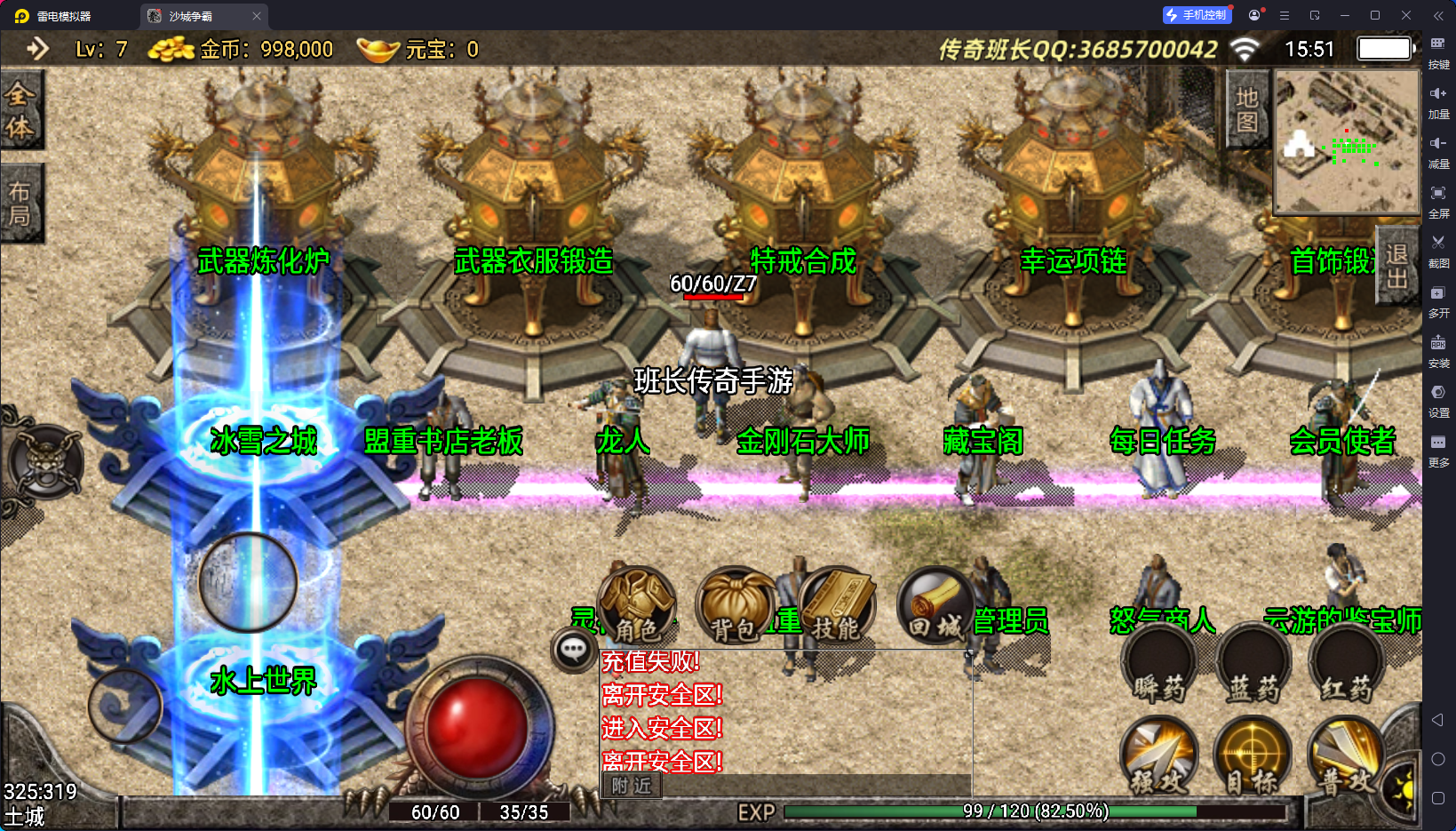Use the 回城 return-to-town scroll
Image resolution: width=1456 pixels, height=831 pixels.
[x=935, y=606]
